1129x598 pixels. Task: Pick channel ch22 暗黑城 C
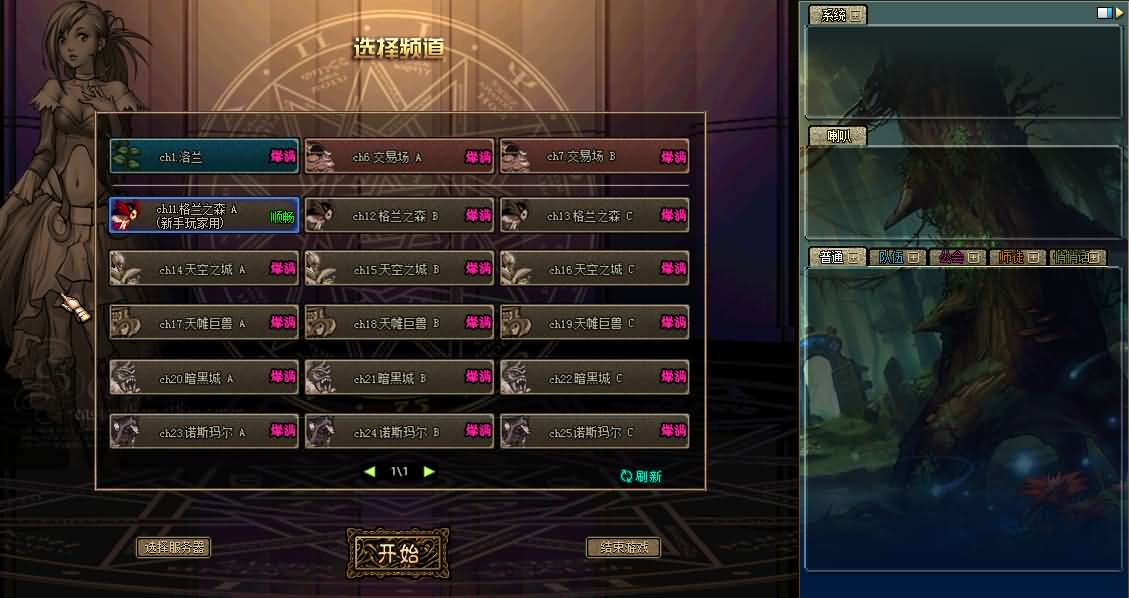[x=594, y=377]
